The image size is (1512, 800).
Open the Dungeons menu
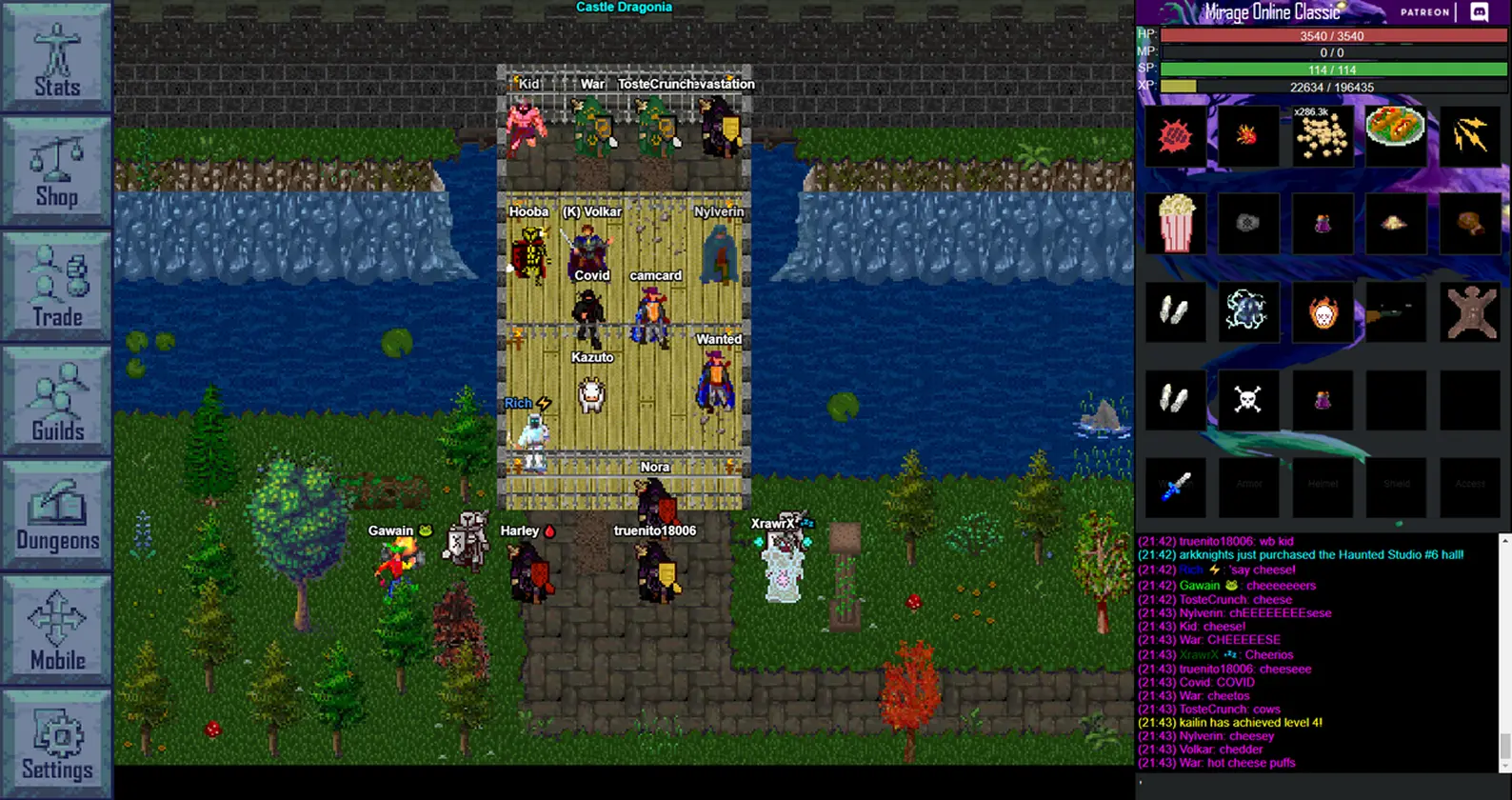(56, 514)
